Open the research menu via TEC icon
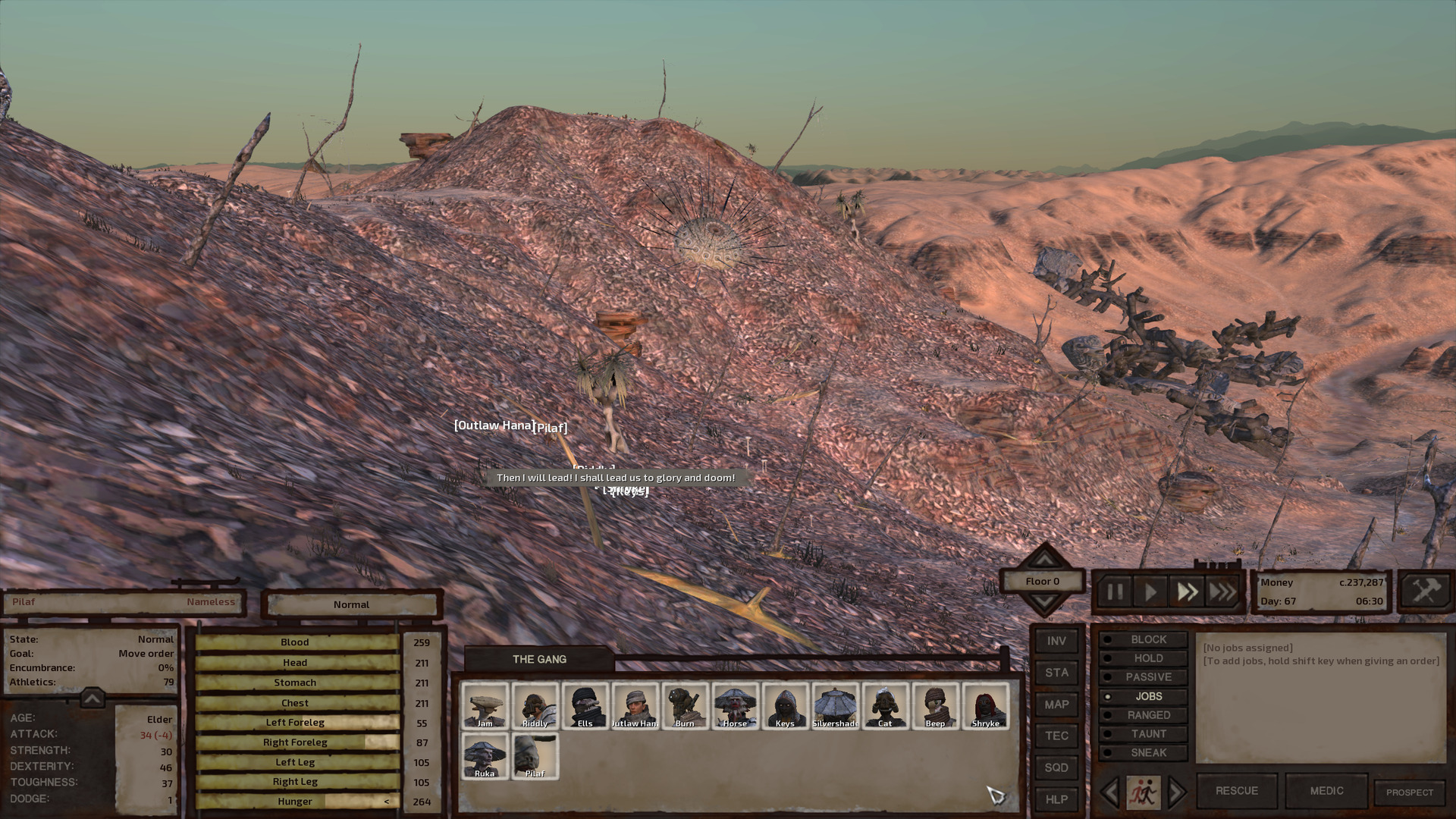1456x819 pixels. pyautogui.click(x=1056, y=736)
